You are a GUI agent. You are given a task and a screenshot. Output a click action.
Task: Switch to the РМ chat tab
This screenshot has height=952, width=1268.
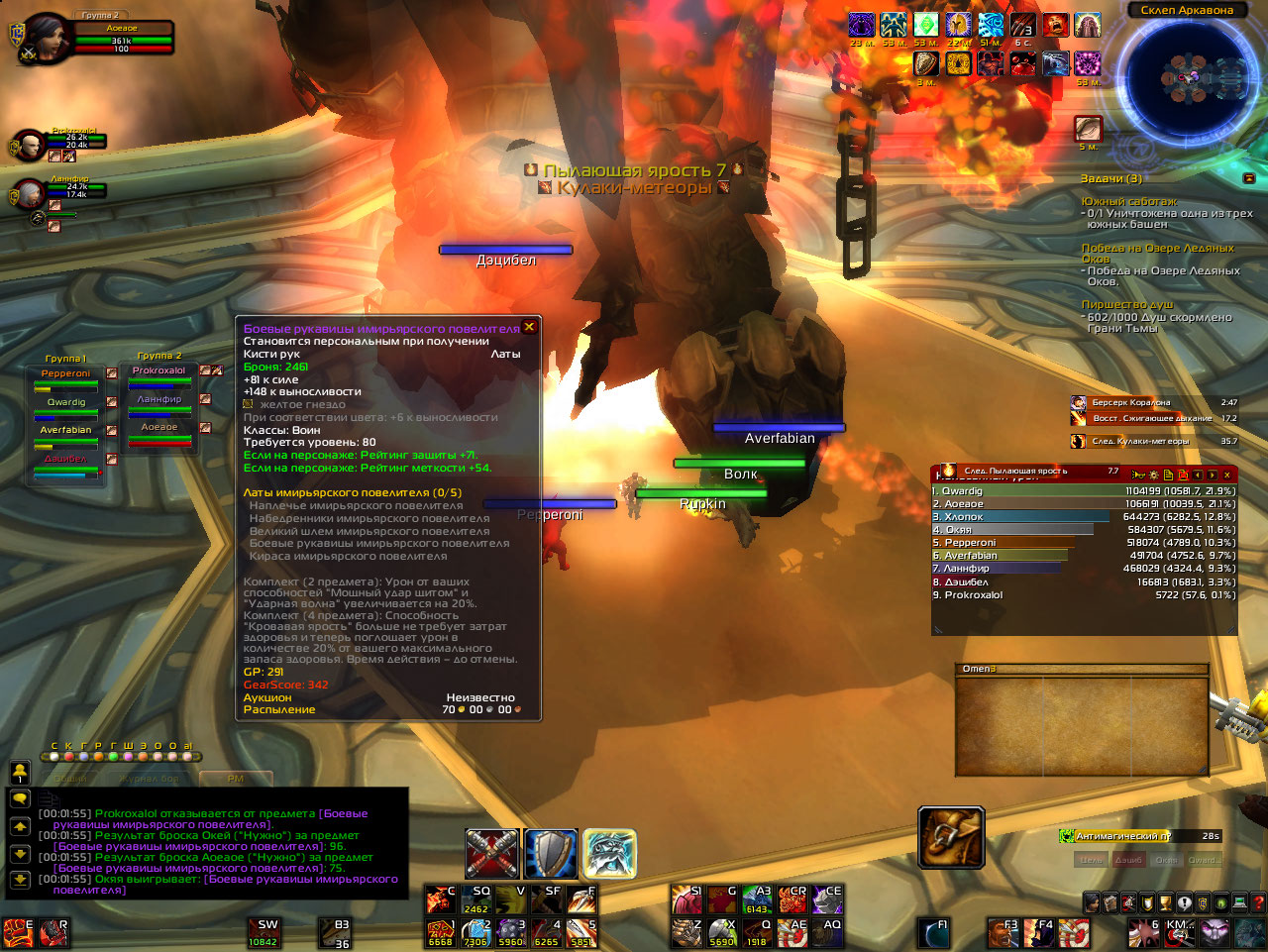click(x=235, y=779)
